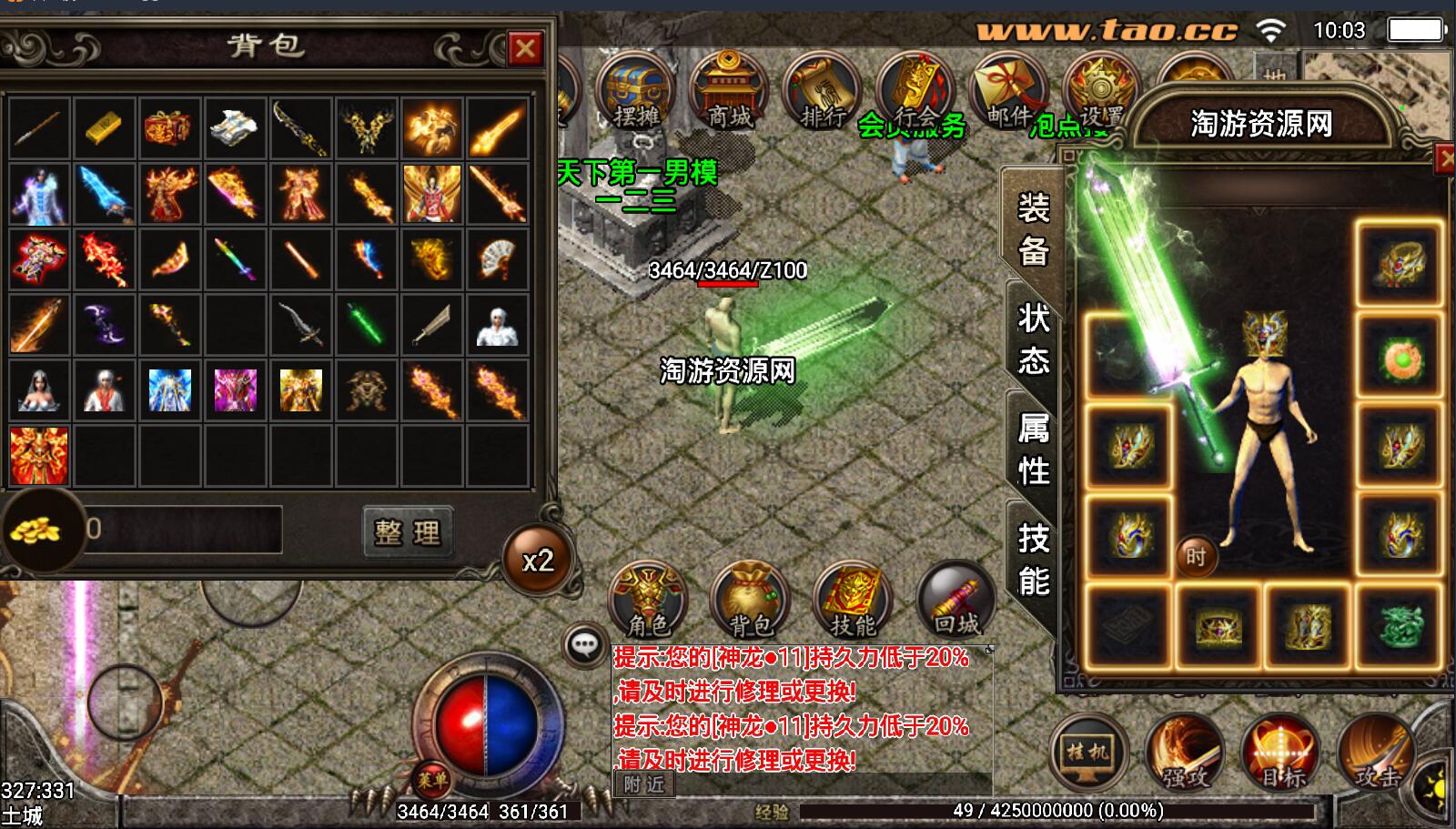Image resolution: width=1456 pixels, height=829 pixels.
Task: Switch to the 技能 skills tab
Action: point(1033,560)
